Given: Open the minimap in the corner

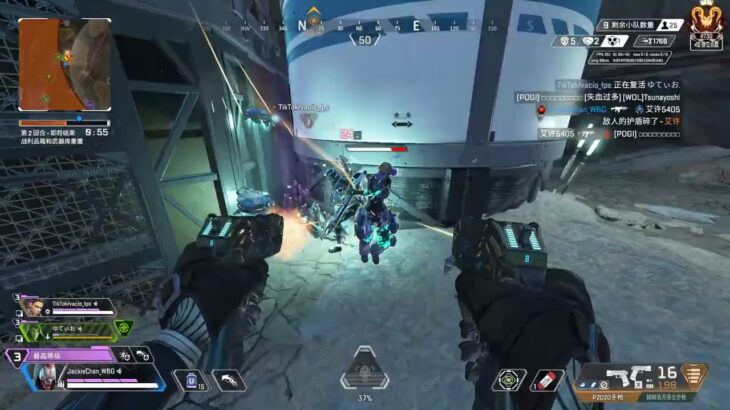Looking at the screenshot, I should coord(62,65).
